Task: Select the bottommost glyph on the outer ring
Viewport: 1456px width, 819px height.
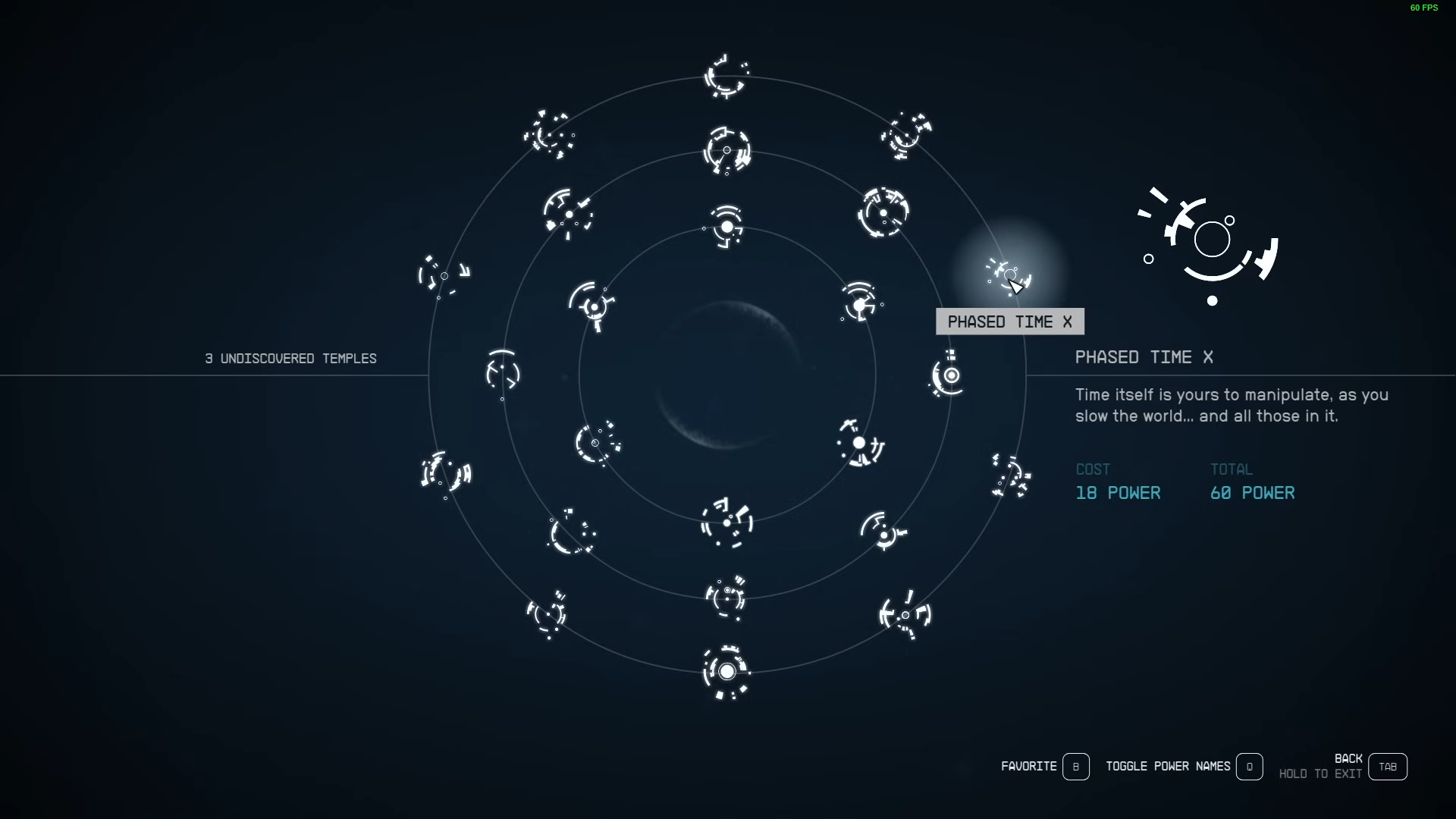Action: coord(726,673)
